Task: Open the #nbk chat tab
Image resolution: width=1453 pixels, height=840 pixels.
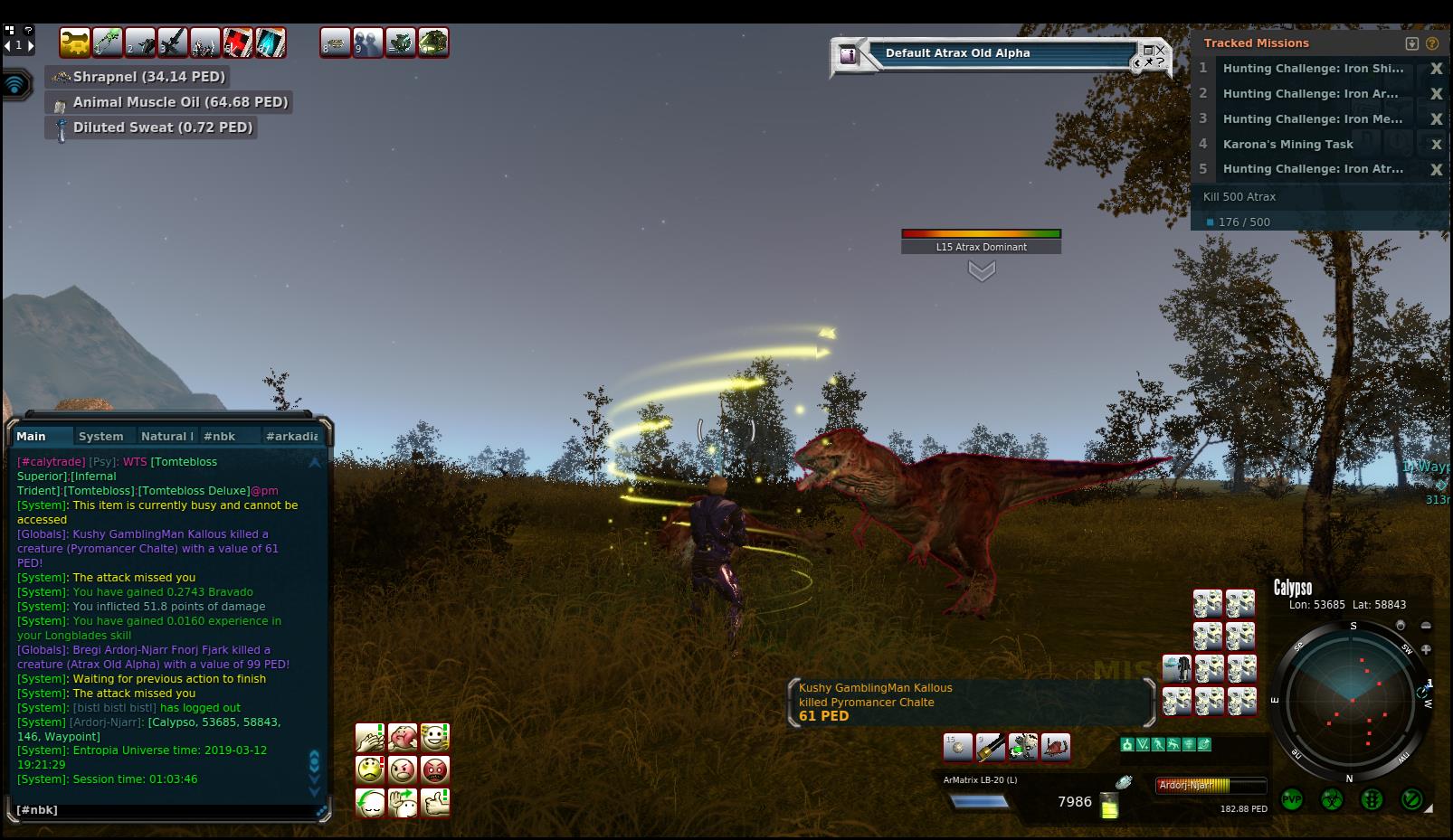Action: 219,436
